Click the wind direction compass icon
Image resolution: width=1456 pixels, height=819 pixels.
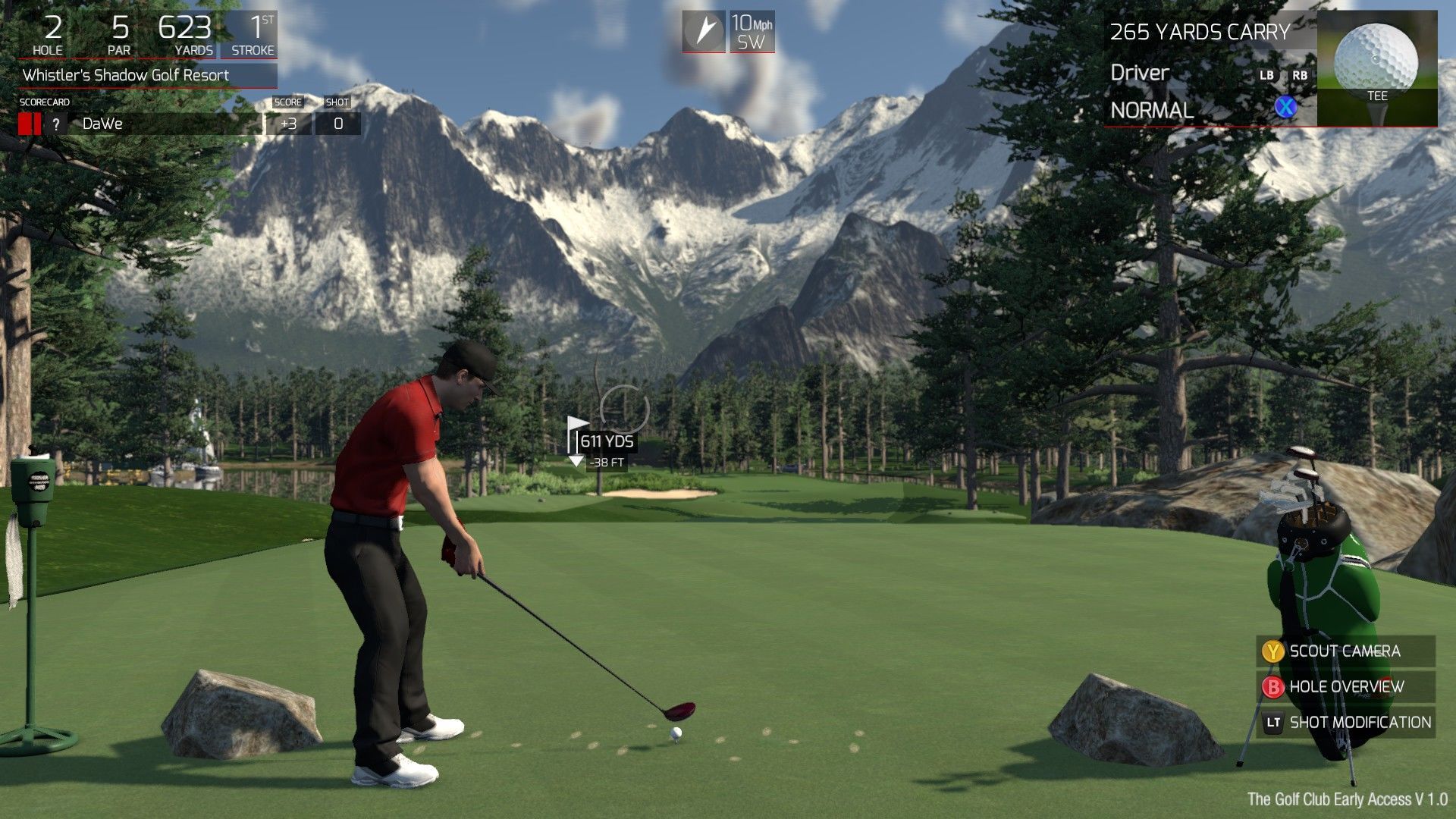(704, 31)
